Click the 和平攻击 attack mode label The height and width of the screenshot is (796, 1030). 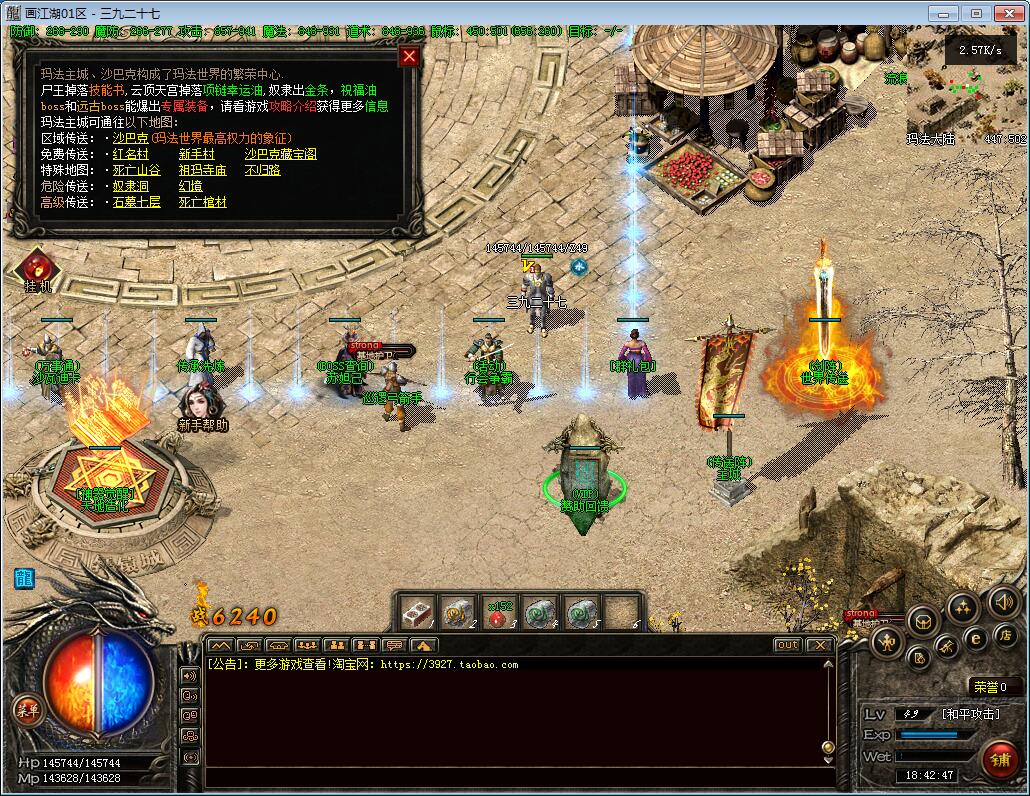point(970,714)
